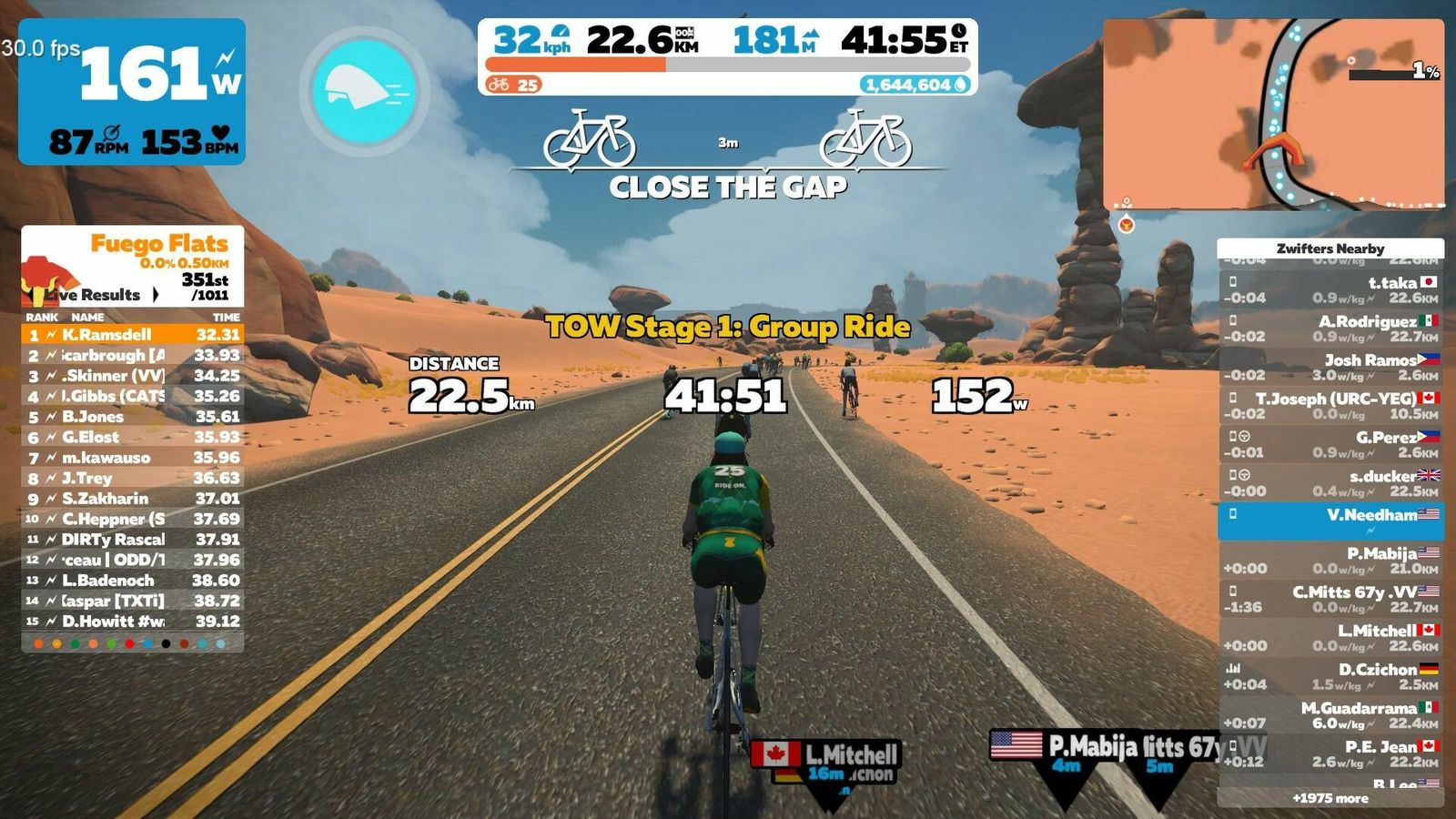Choose A.Rodriguez from the nearby list

1330,329
